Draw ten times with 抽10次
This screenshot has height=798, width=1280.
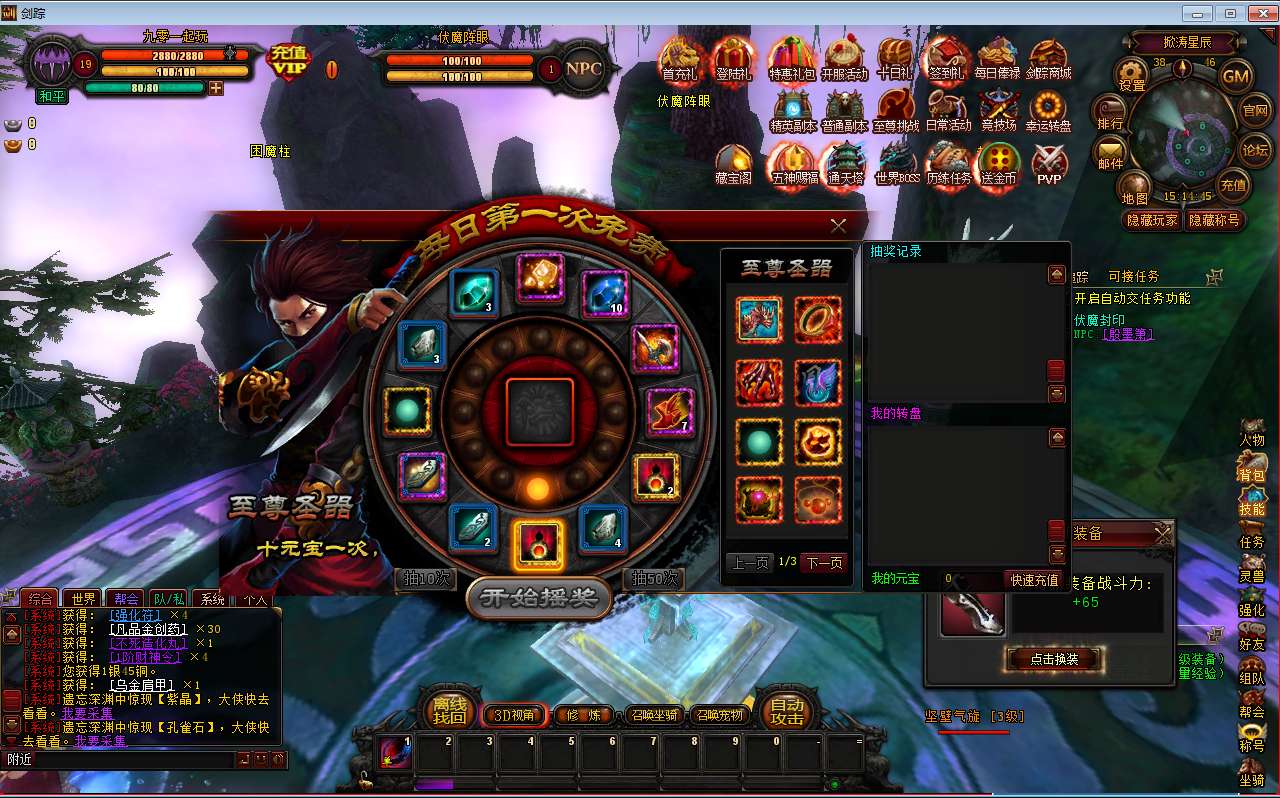coord(426,579)
